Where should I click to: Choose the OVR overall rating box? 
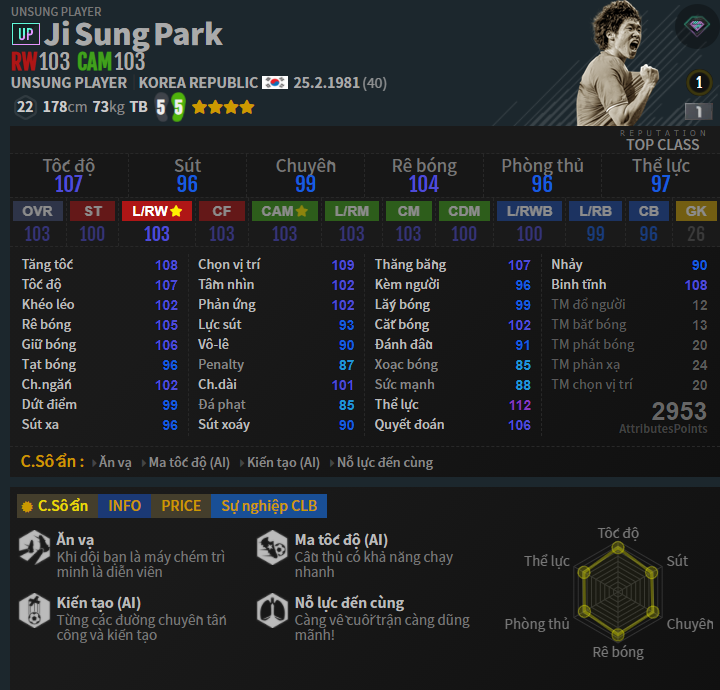pyautogui.click(x=37, y=211)
